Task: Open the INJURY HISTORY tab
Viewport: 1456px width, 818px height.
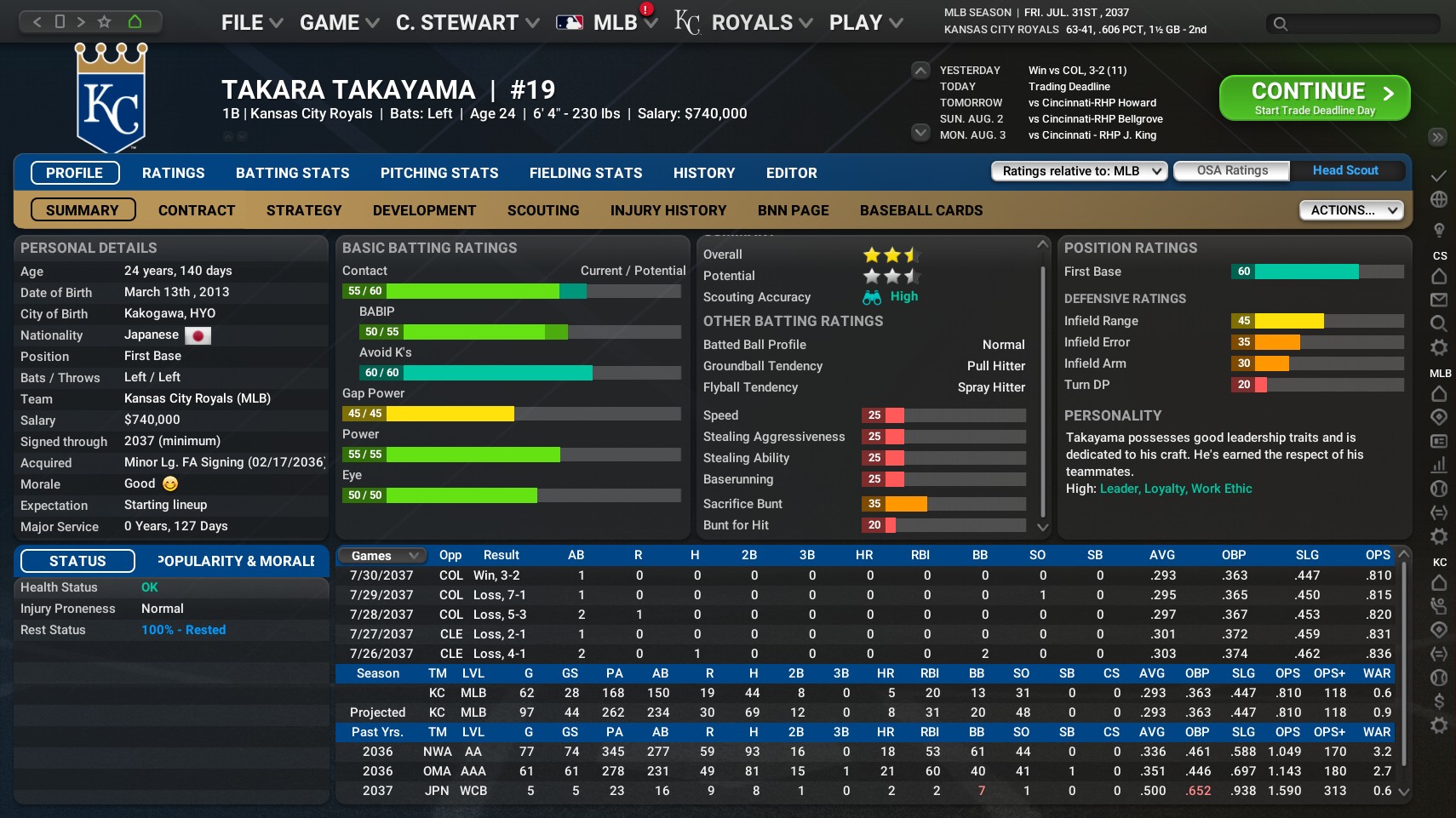Action: (x=668, y=210)
